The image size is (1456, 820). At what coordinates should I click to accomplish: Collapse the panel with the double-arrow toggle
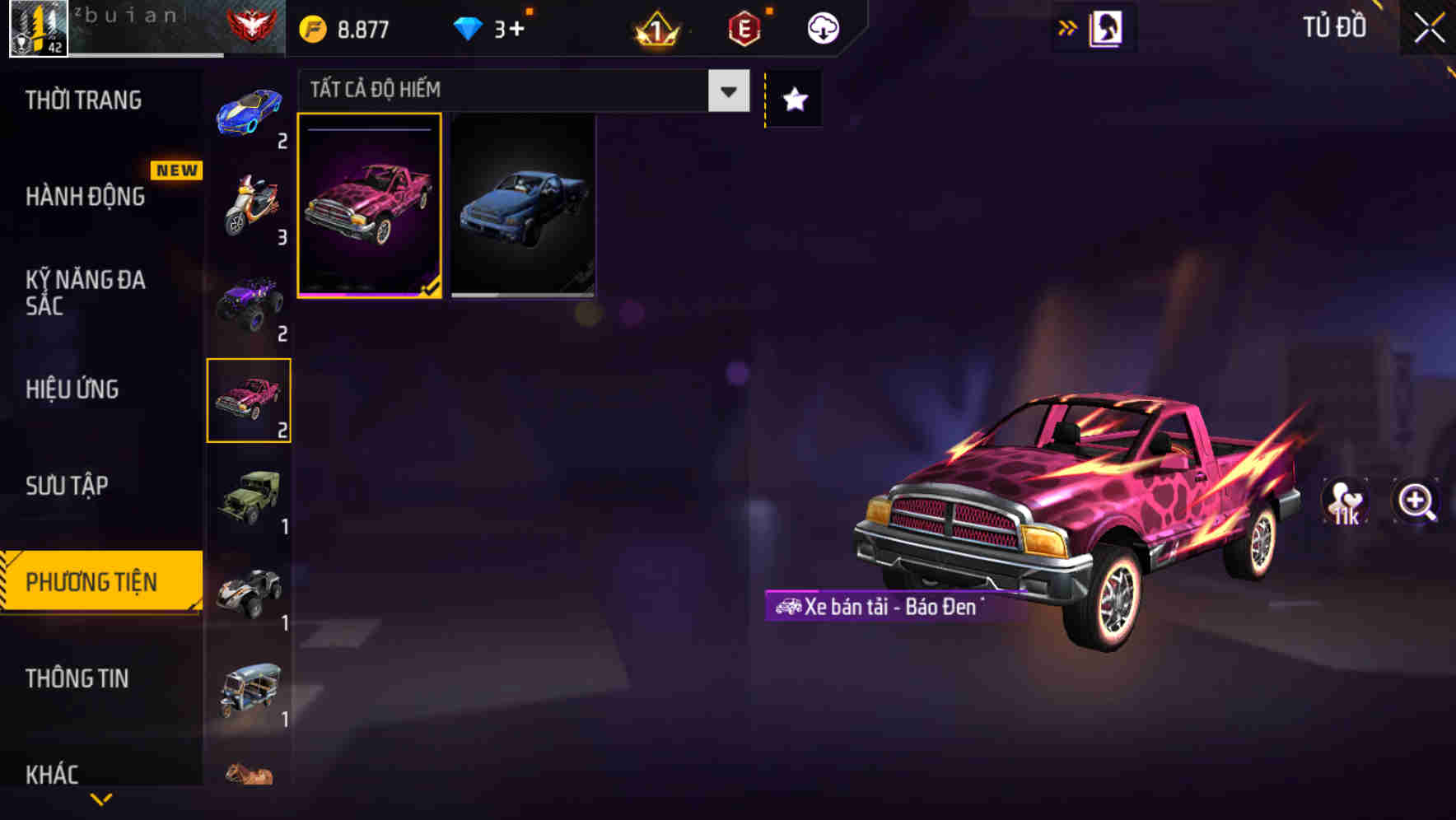click(1067, 26)
